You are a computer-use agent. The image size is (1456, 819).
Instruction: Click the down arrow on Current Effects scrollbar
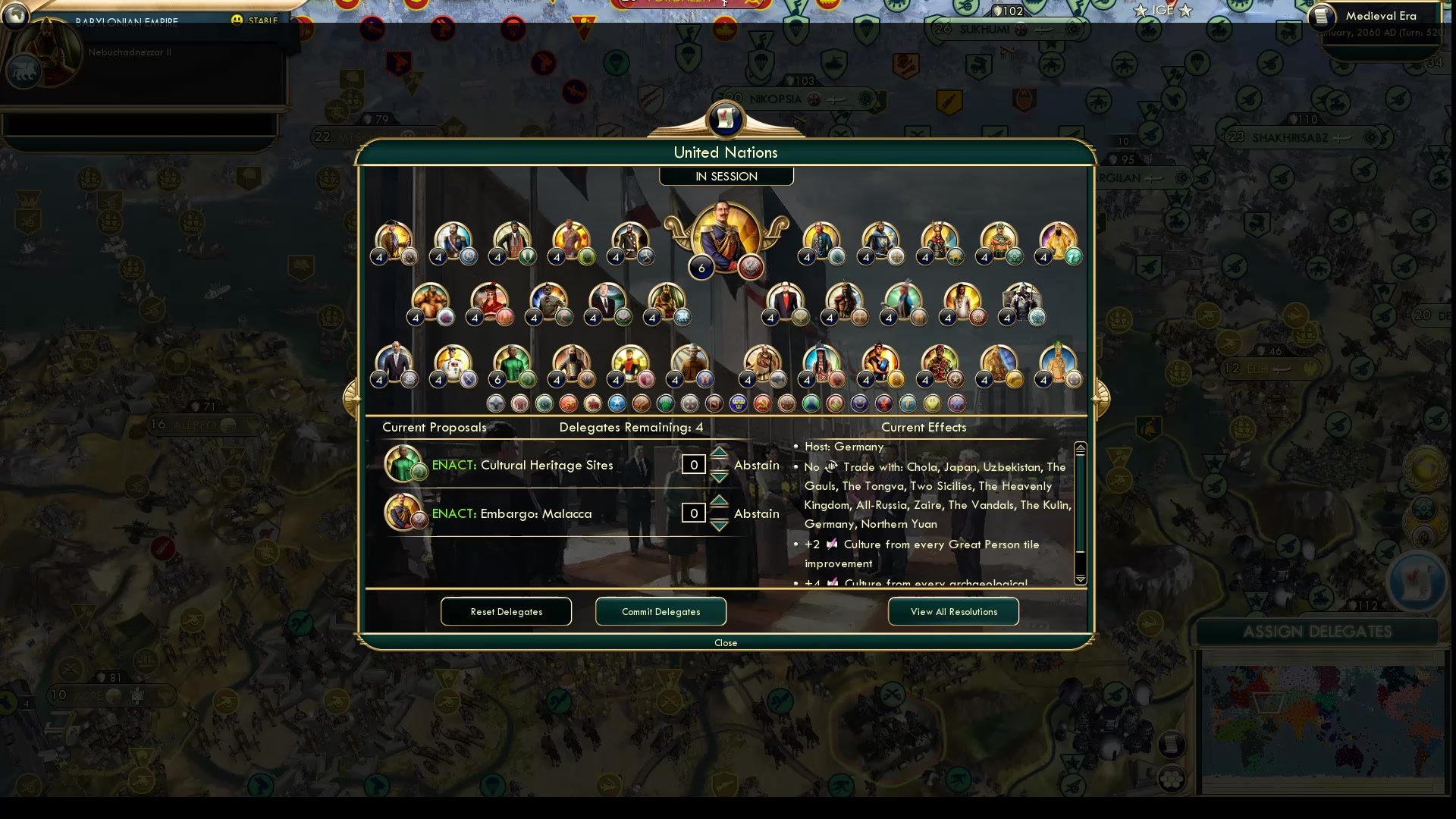1080,579
